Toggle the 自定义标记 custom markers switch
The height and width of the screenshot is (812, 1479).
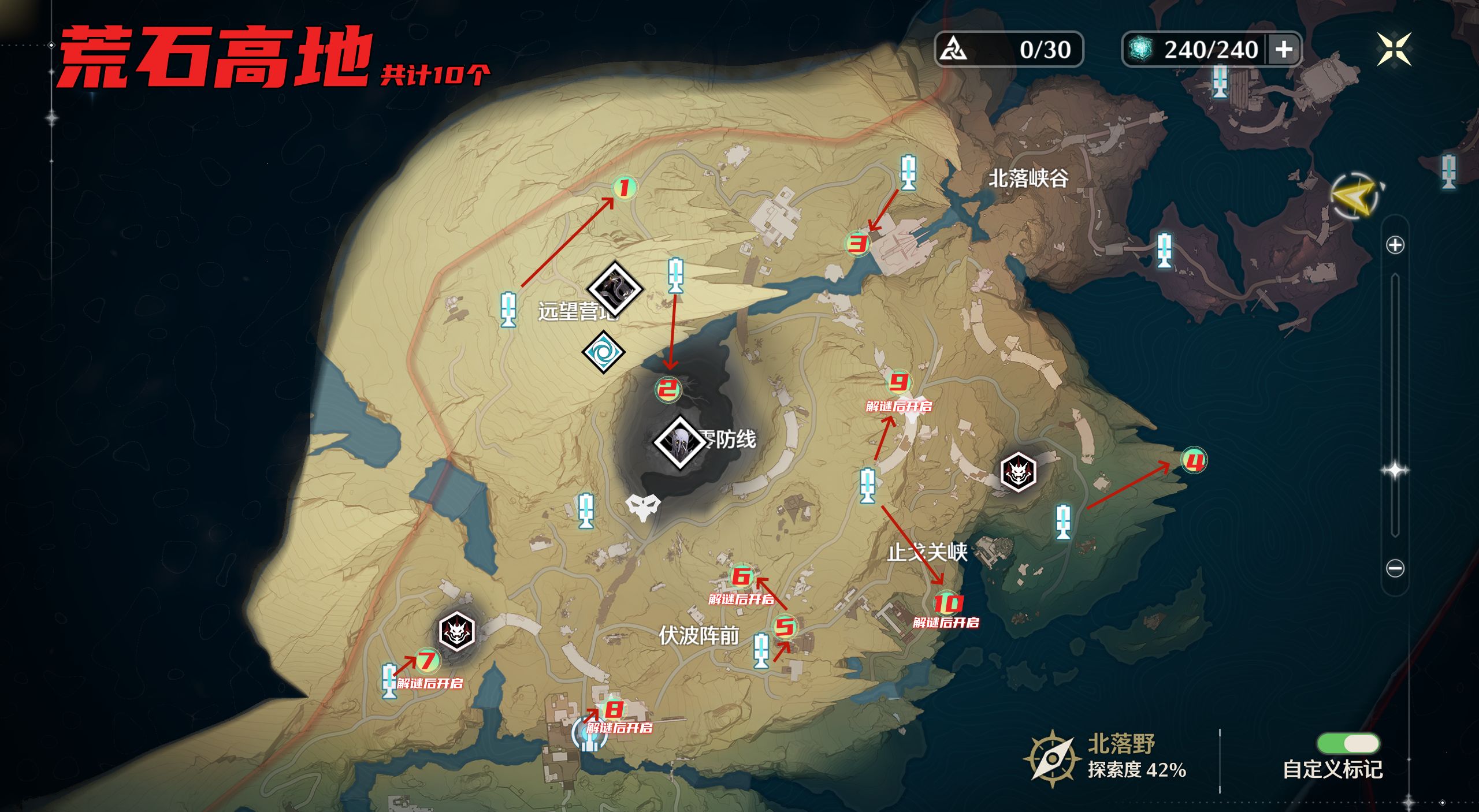click(x=1348, y=743)
